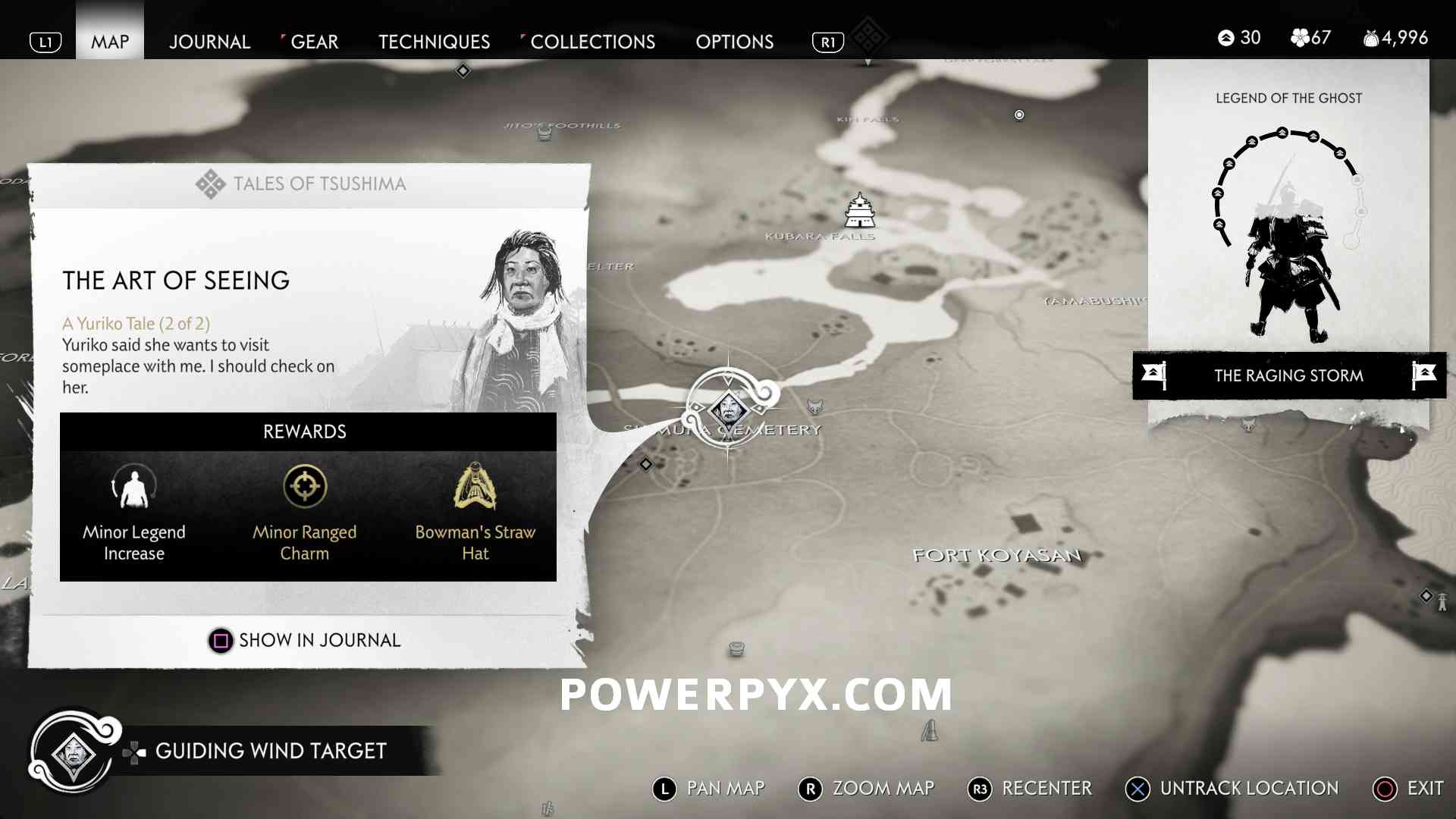This screenshot has width=1456, height=819.
Task: Click the Fort Koyasan map label
Action: coord(996,555)
